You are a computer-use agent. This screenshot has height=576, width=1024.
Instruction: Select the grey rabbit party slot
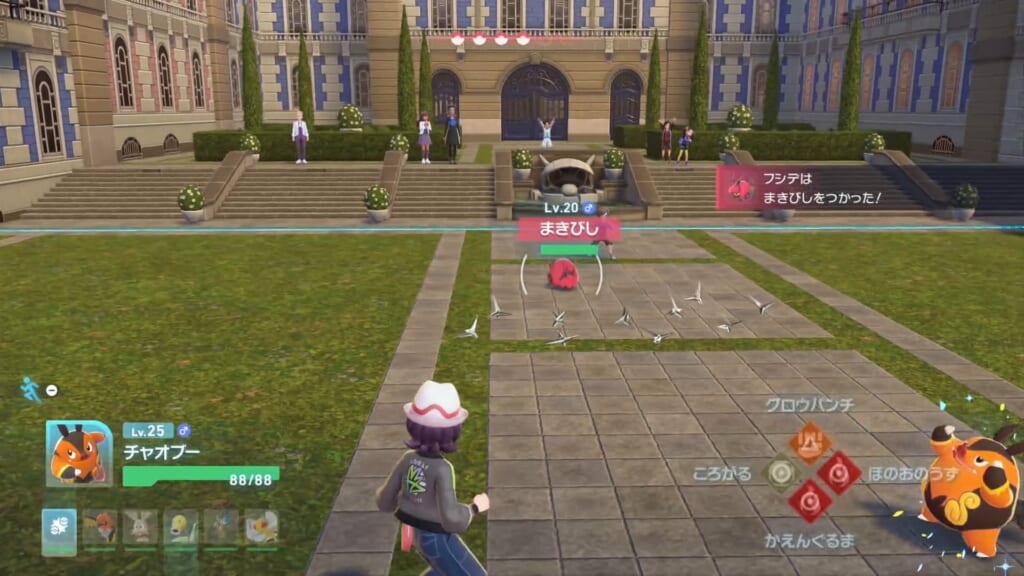(x=140, y=527)
